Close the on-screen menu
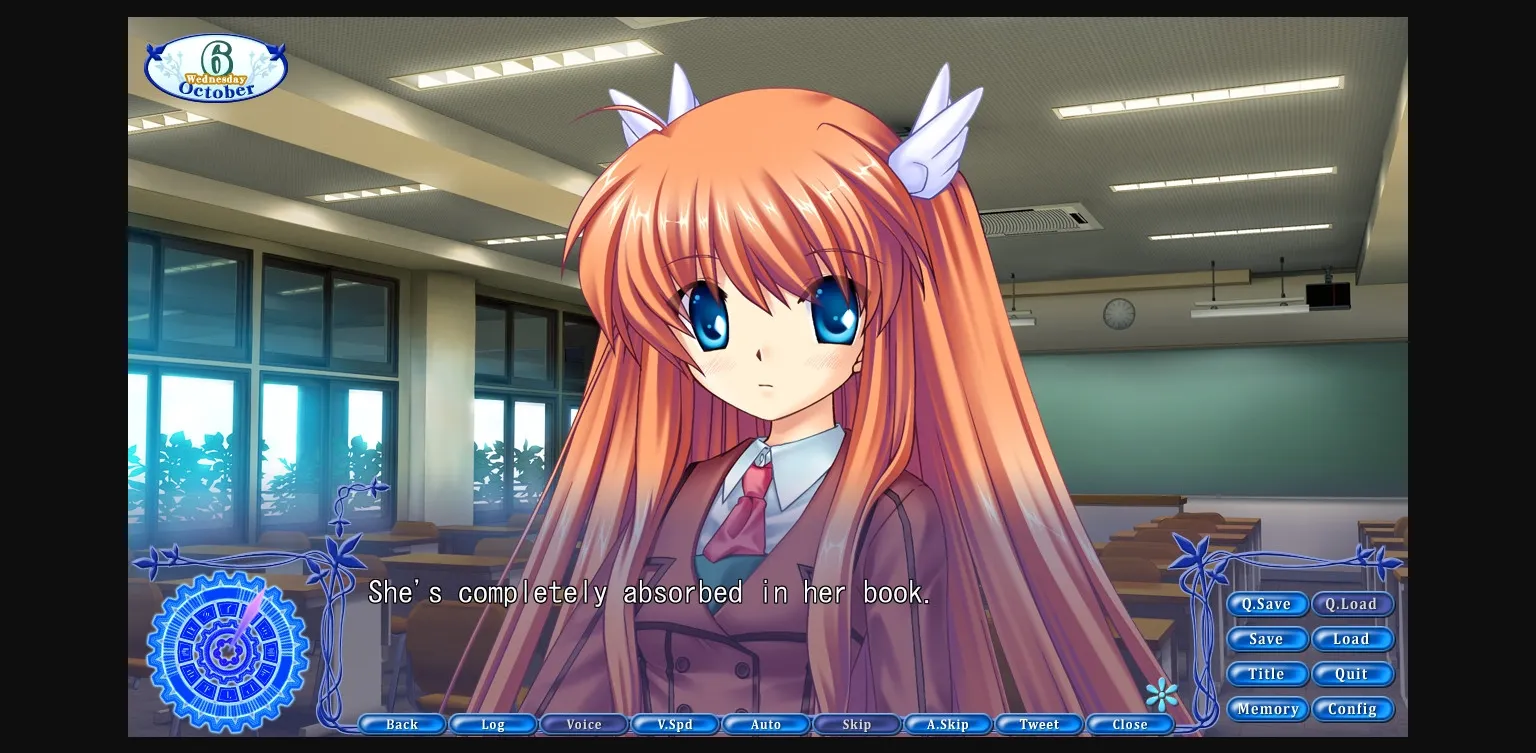This screenshot has height=753, width=1536. pos(1130,724)
